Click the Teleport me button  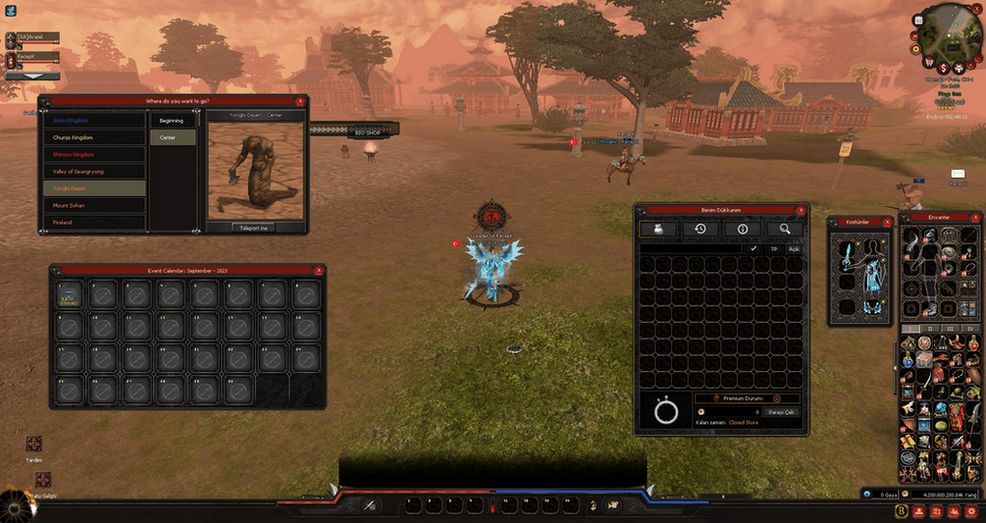253,228
